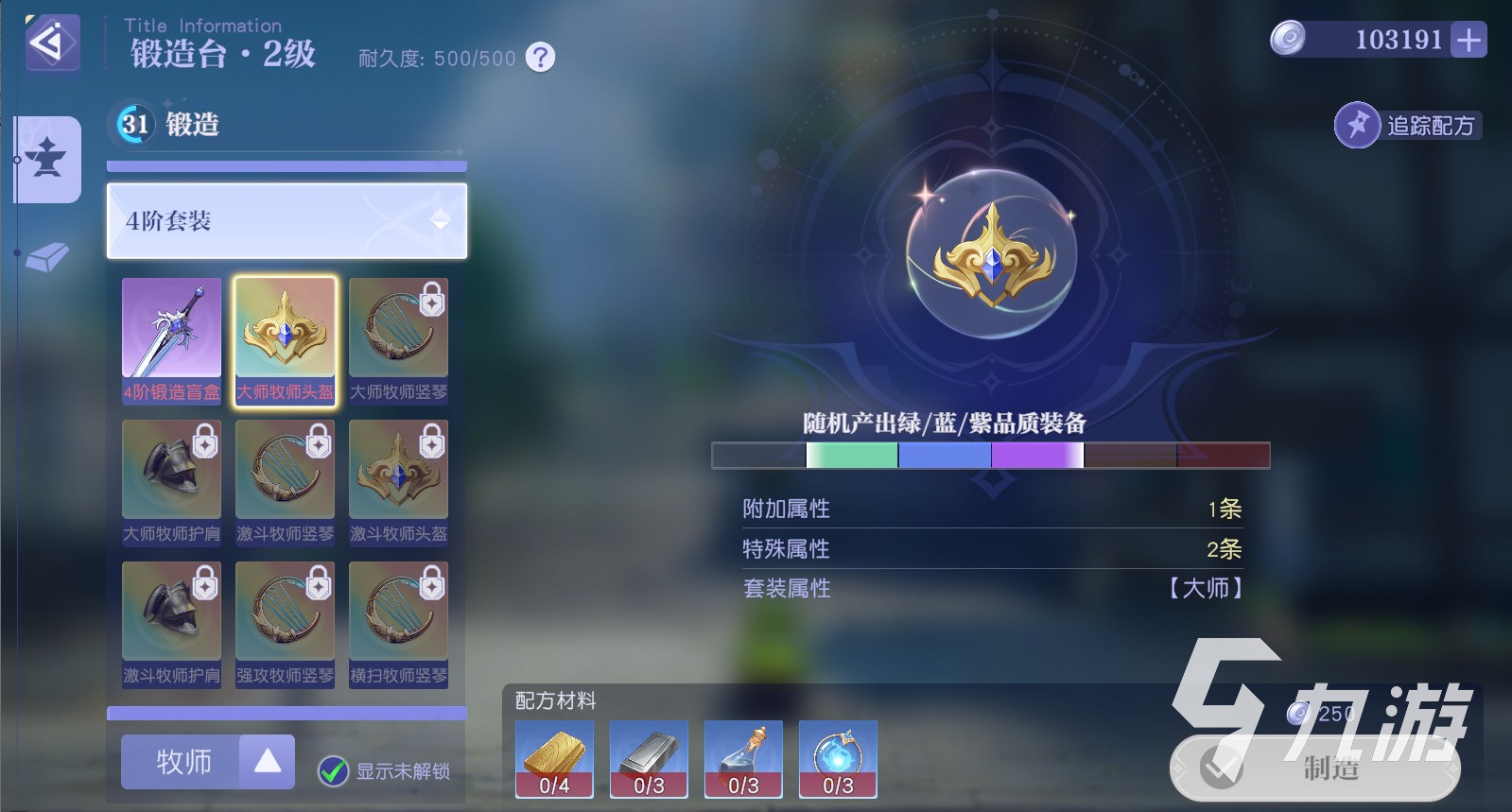
Task: Open the 追踪配方 recipe tracking icon
Action: [x=1358, y=124]
